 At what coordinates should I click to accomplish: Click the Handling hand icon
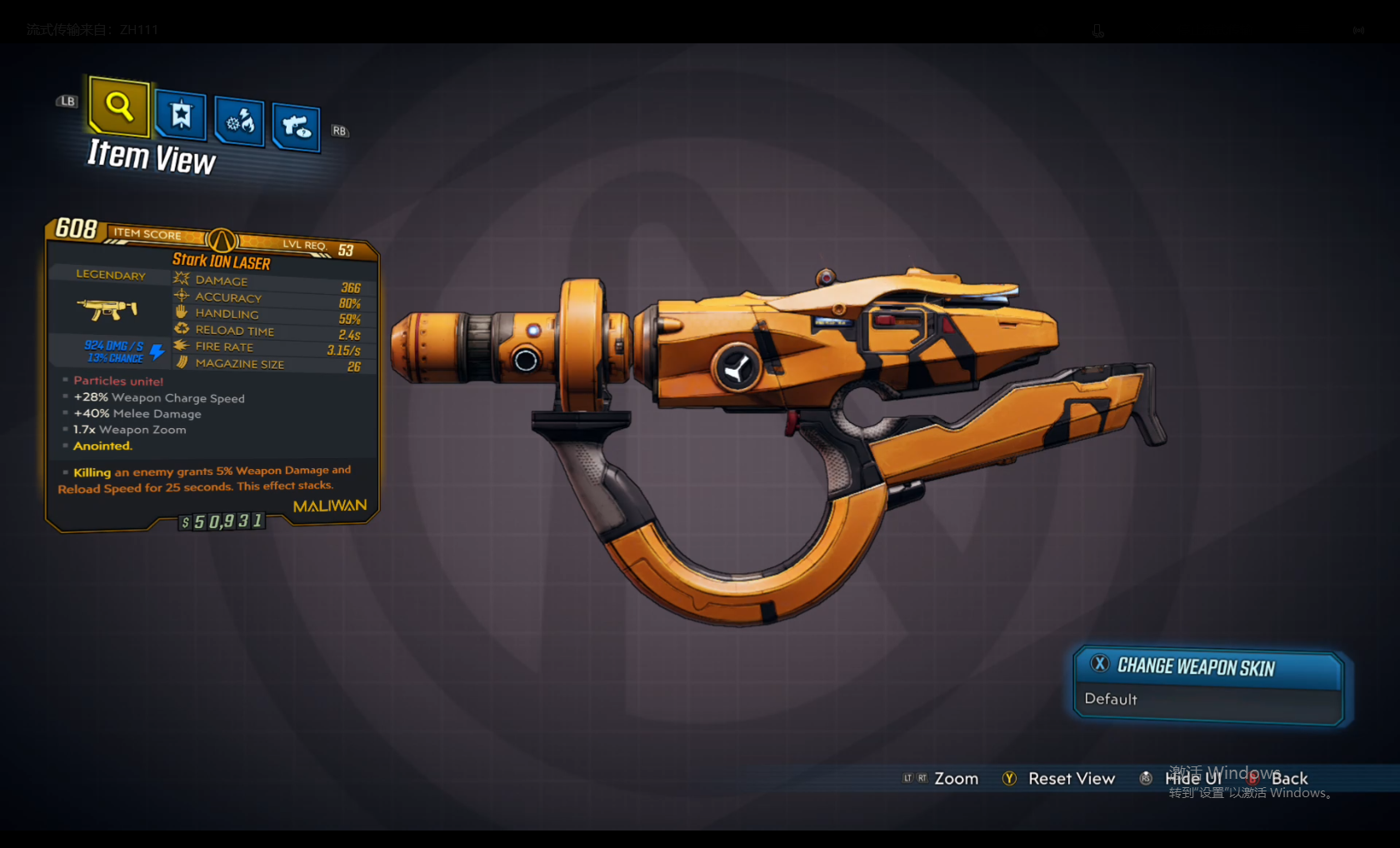click(x=182, y=312)
